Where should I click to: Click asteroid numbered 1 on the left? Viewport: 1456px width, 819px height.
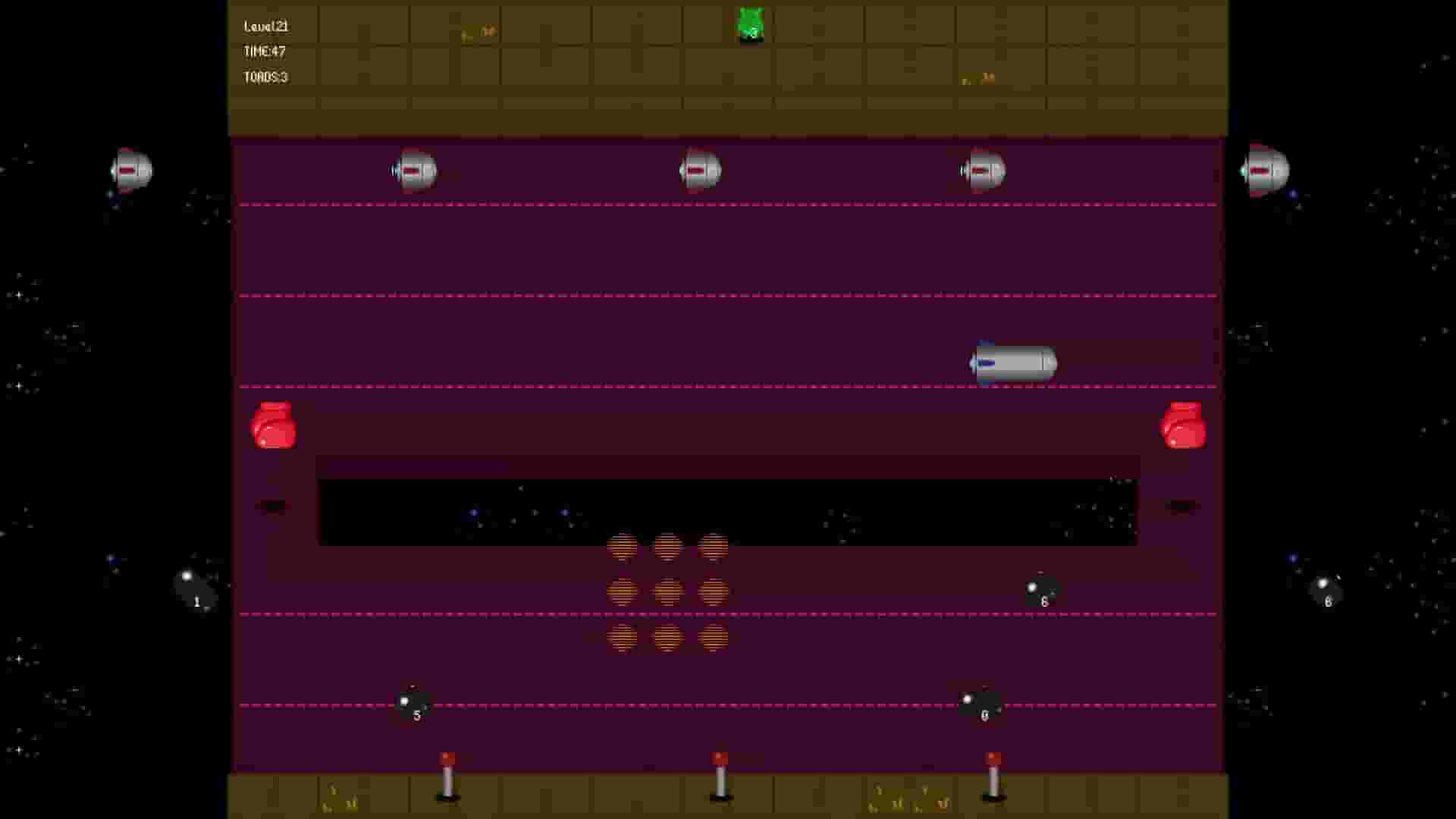[194, 590]
